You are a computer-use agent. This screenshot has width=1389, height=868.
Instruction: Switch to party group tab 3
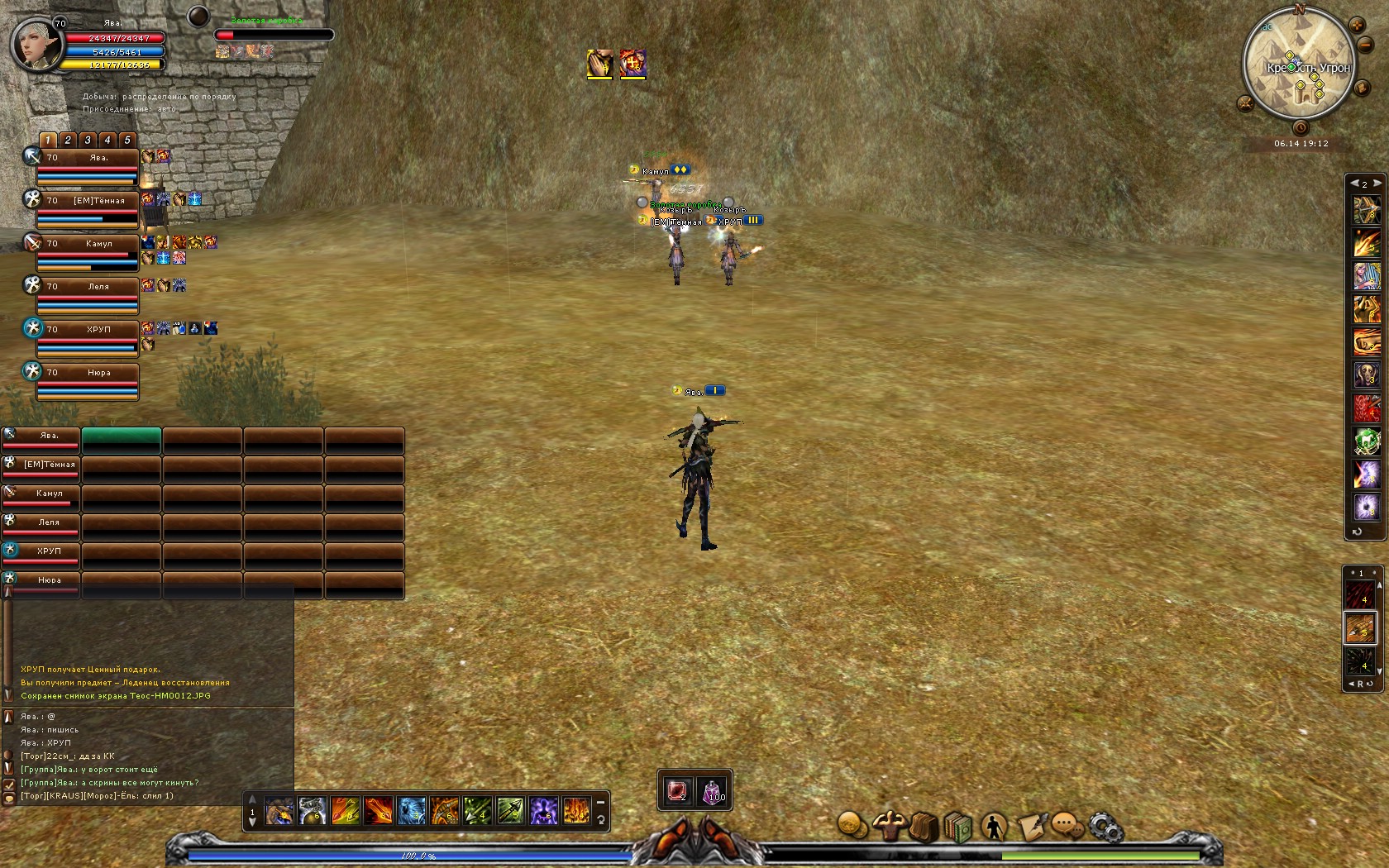click(88, 140)
